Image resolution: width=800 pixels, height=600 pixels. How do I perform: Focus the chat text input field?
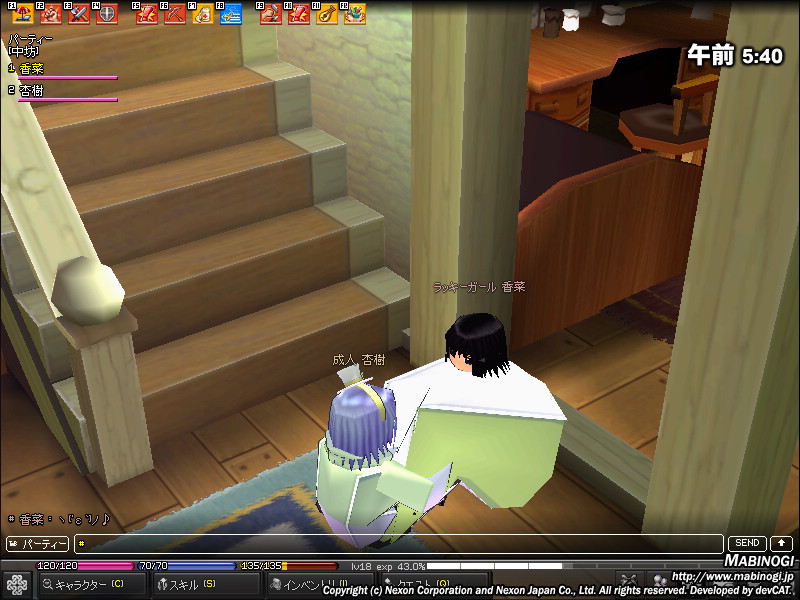pos(400,544)
